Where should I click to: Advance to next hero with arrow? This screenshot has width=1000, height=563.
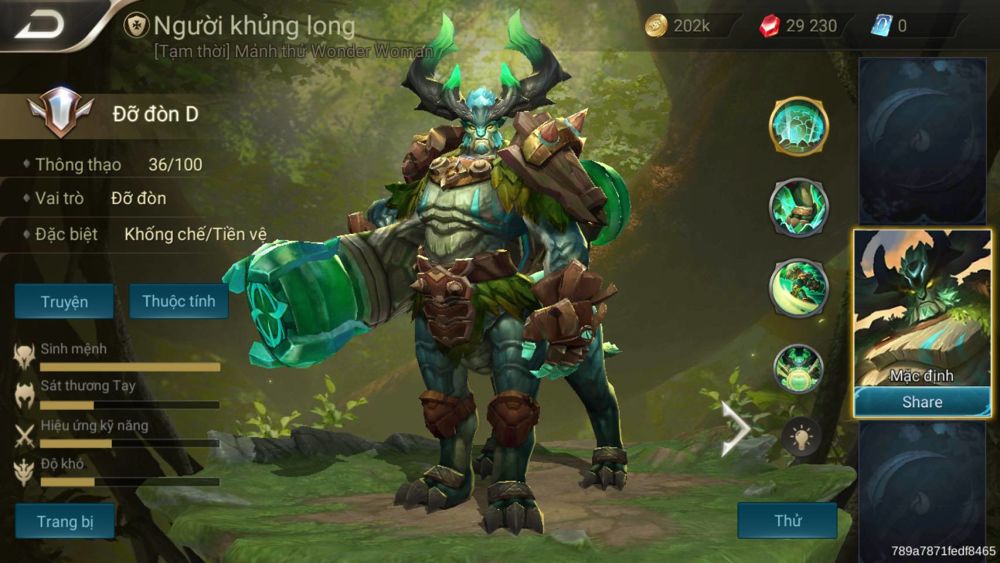(x=736, y=429)
